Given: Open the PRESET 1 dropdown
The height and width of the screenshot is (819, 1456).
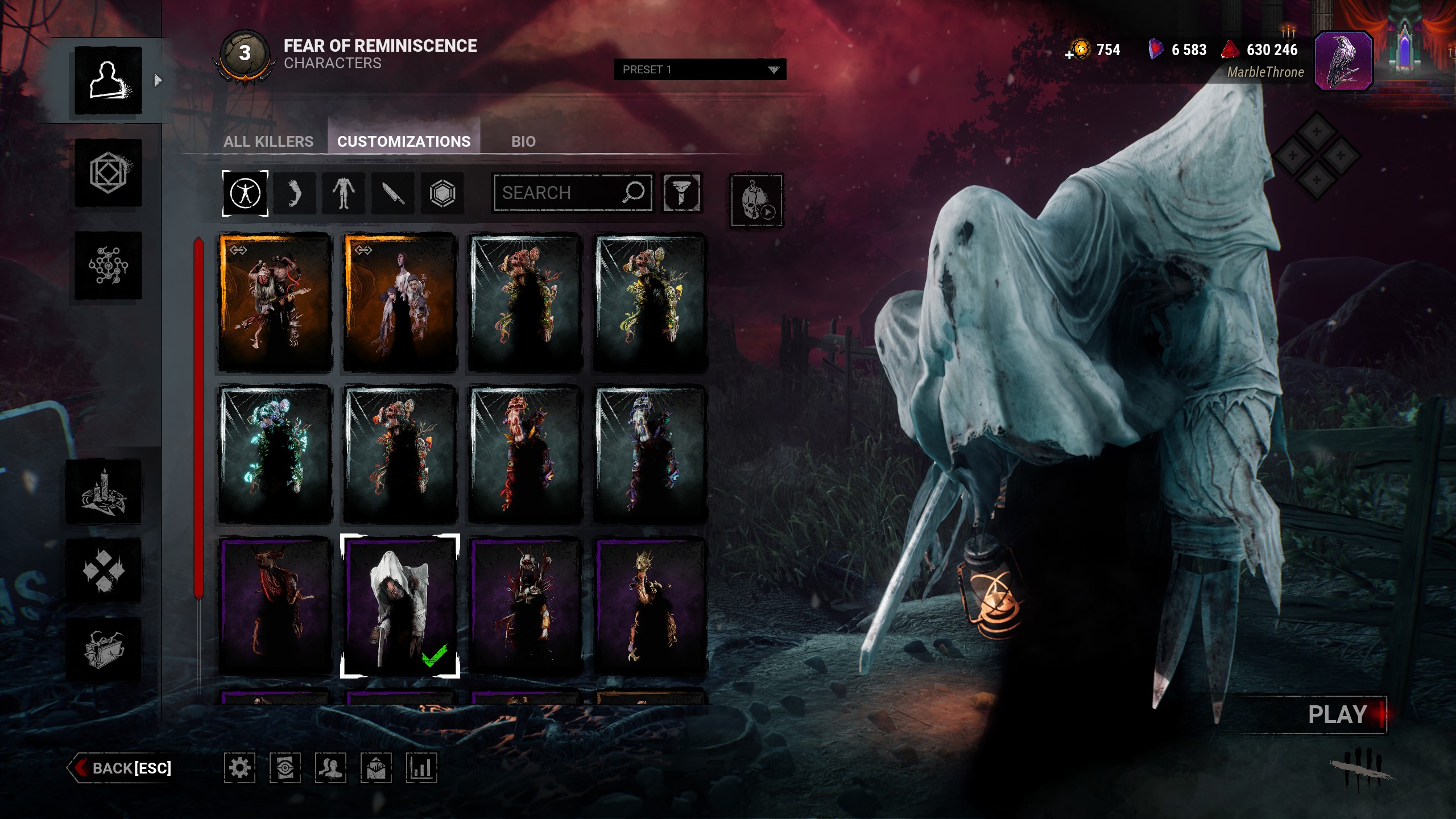Looking at the screenshot, I should [x=700, y=69].
